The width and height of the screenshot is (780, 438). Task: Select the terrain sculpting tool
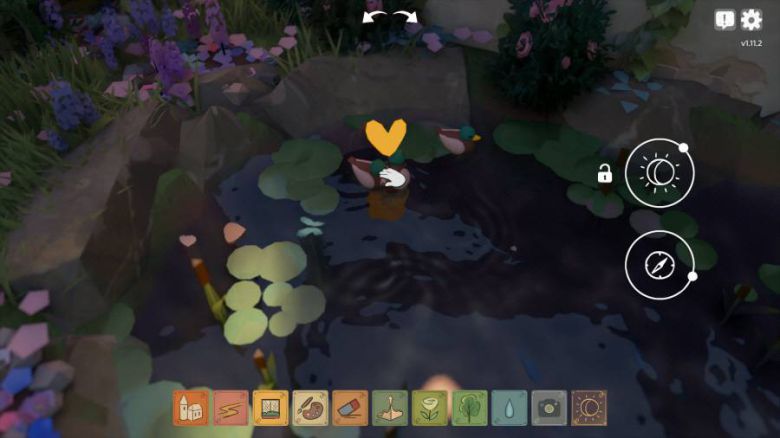pos(390,408)
